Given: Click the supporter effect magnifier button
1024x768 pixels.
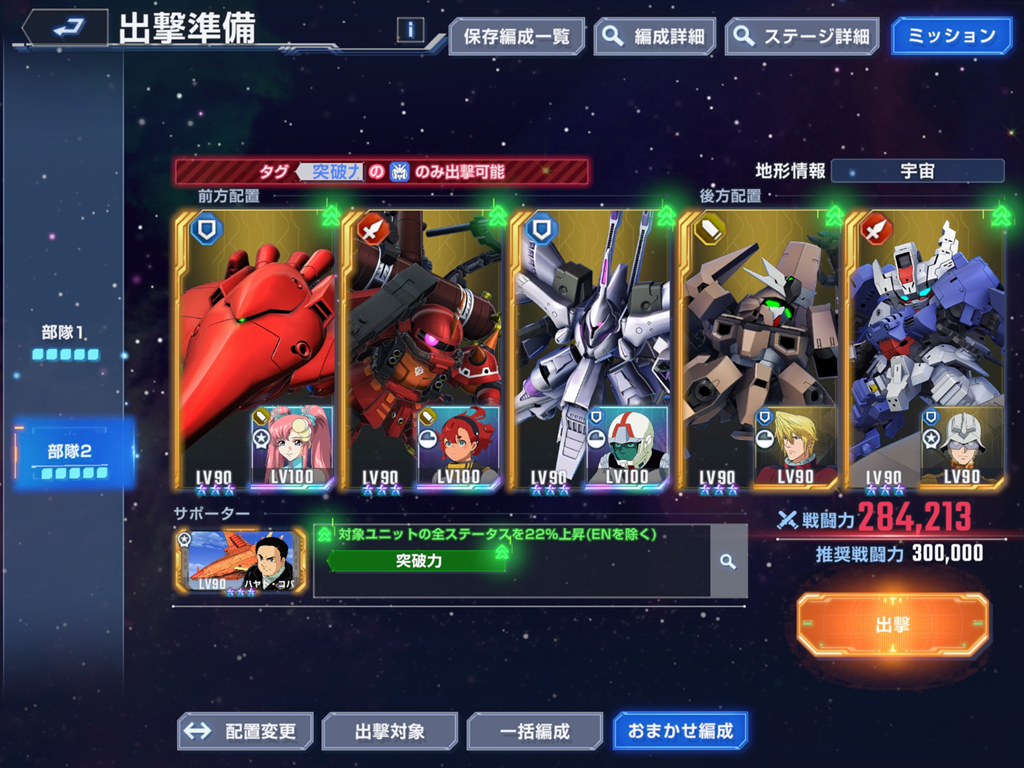Looking at the screenshot, I should point(728,562).
